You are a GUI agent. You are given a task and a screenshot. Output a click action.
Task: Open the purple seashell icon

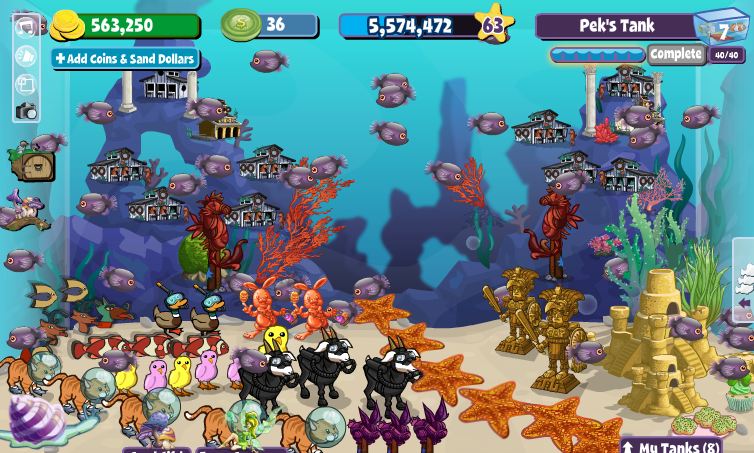pyautogui.click(x=36, y=417)
